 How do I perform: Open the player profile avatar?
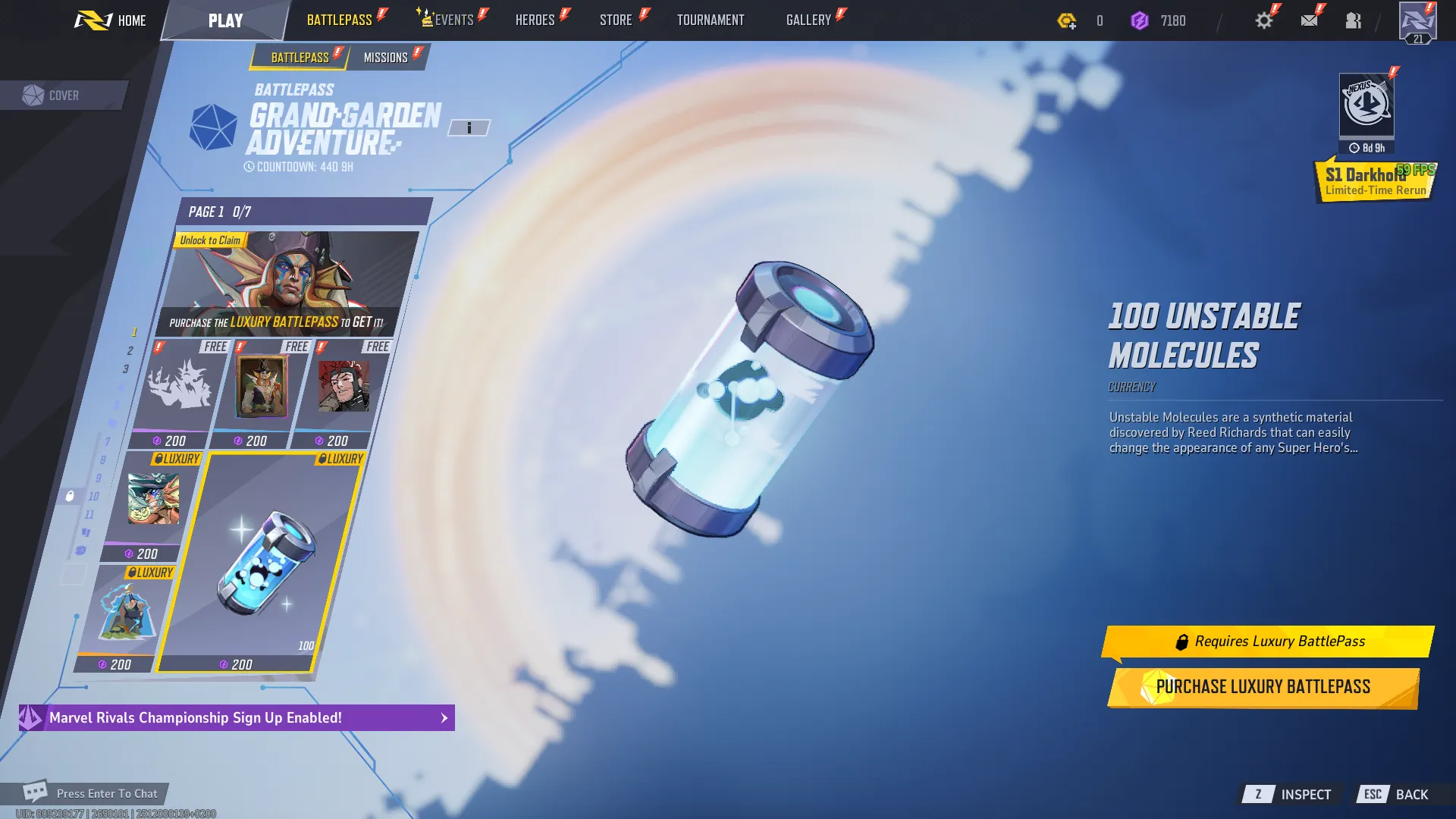pyautogui.click(x=1417, y=22)
